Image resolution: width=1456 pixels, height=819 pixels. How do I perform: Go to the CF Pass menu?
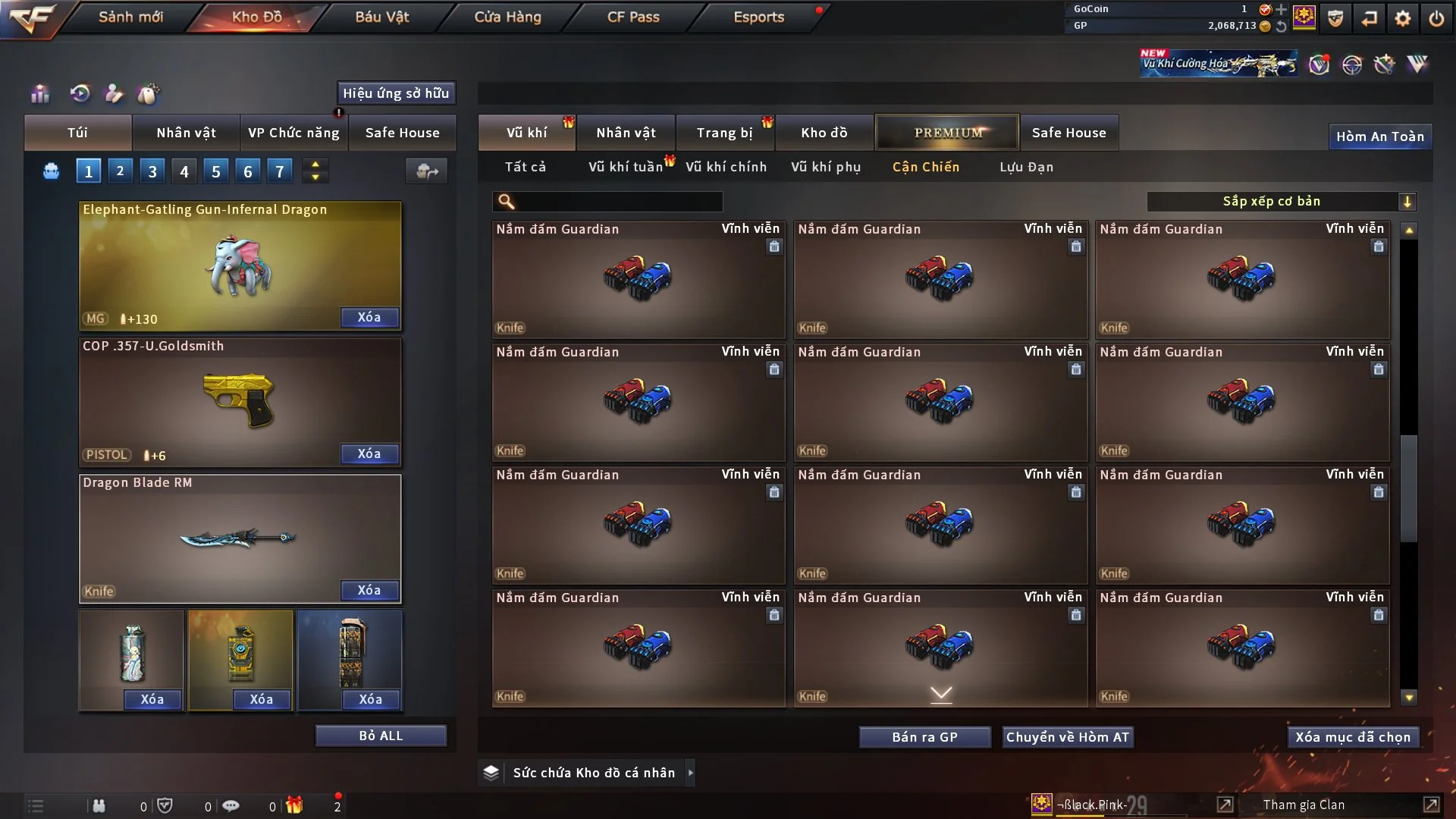633,17
